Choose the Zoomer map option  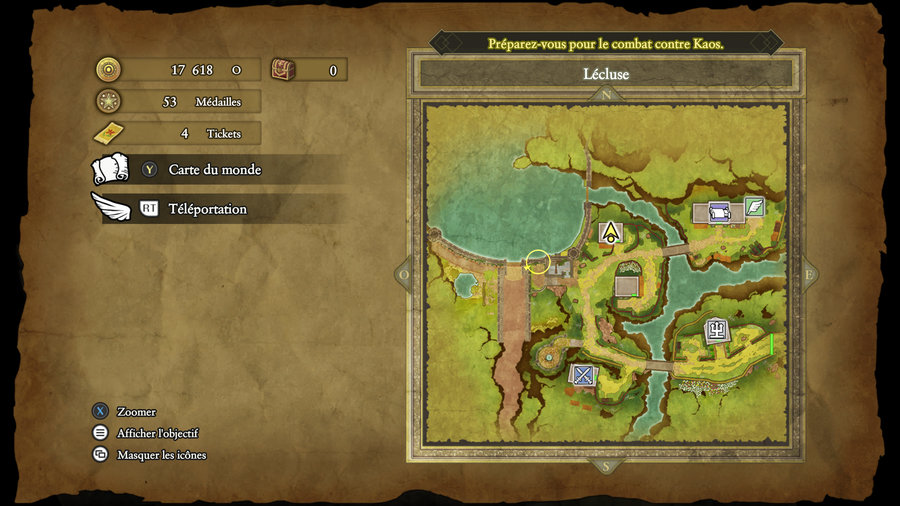(x=136, y=412)
